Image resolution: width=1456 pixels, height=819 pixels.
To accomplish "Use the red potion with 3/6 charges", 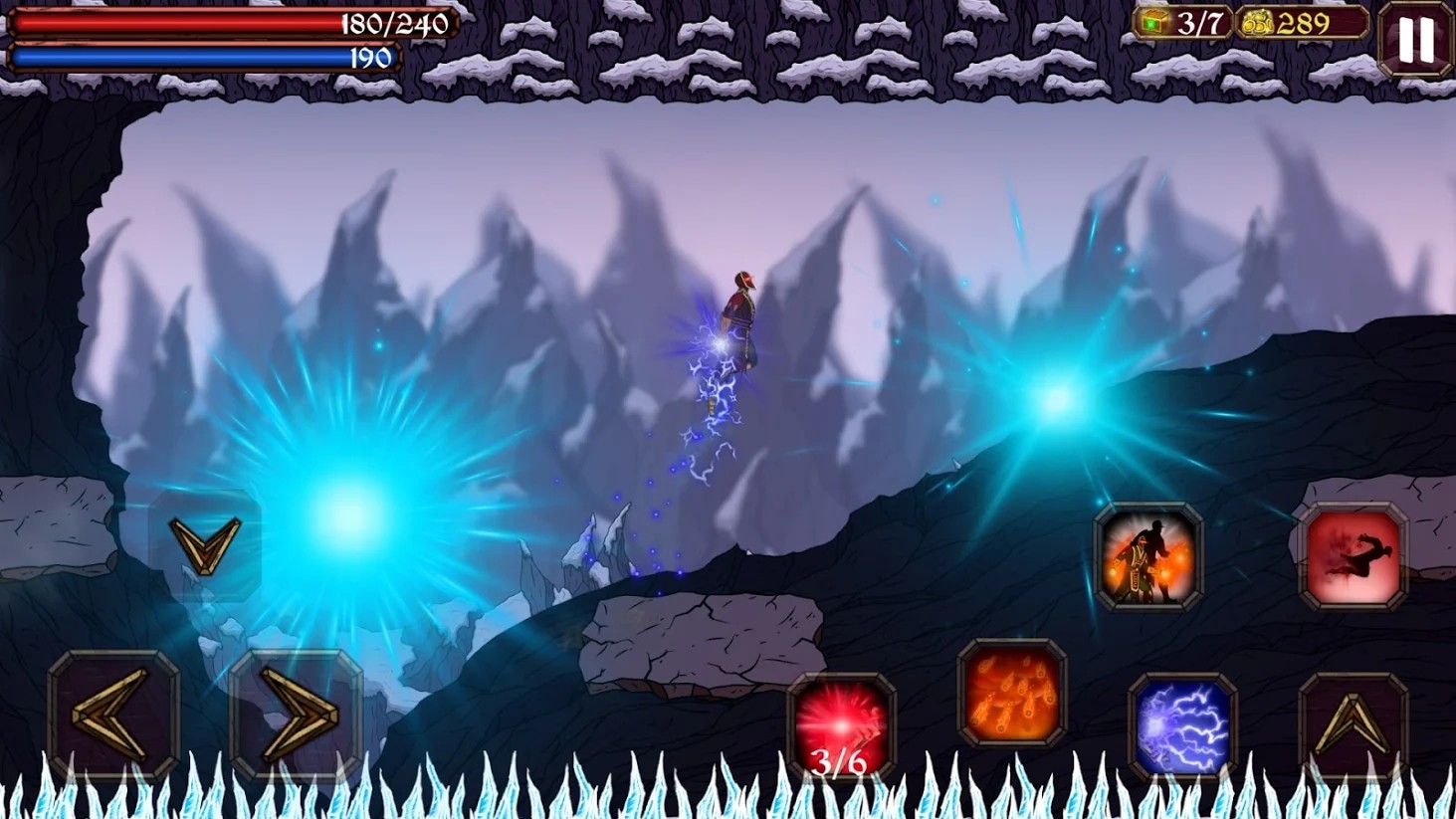I will point(841,726).
